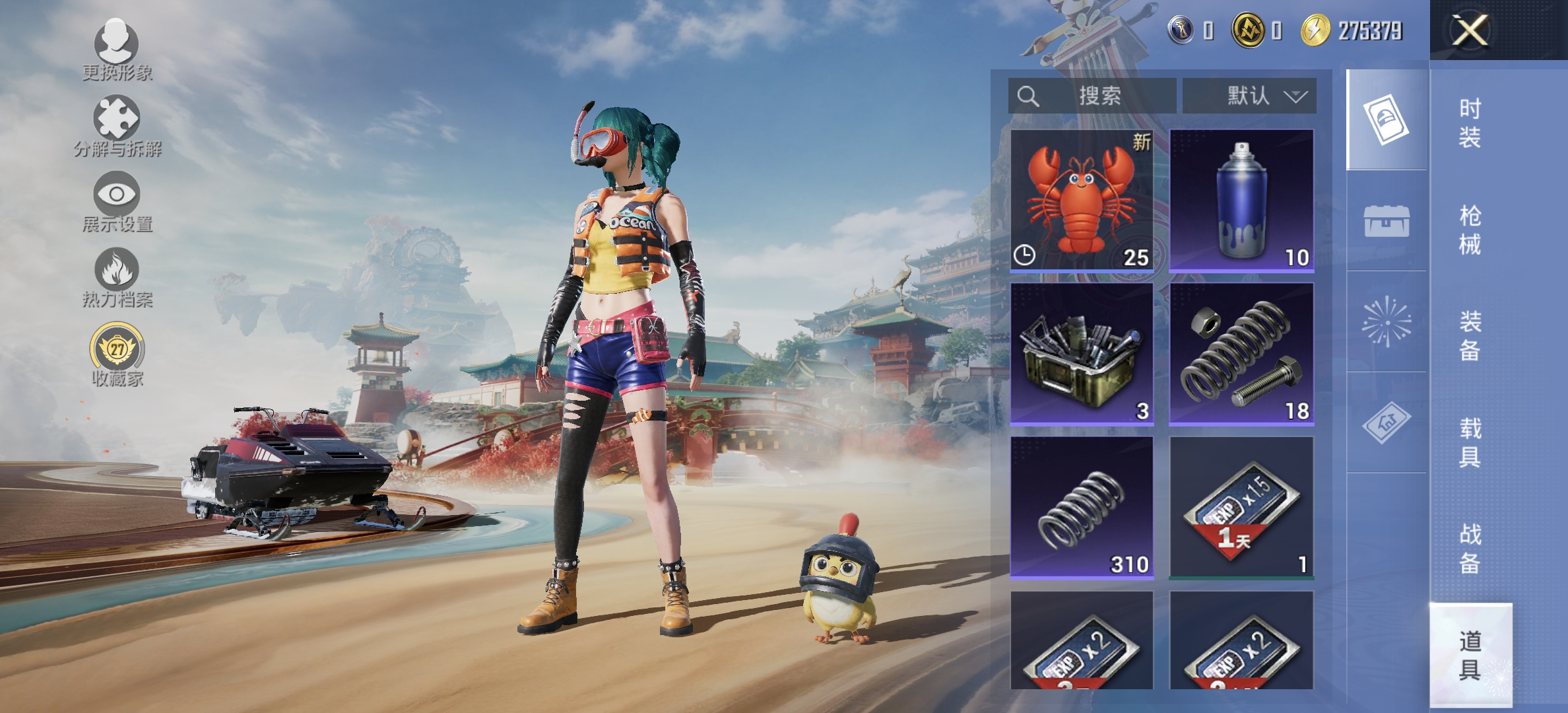Select the crate of weapon parts
Screen dimensions: 1568x713
[x=1082, y=353]
